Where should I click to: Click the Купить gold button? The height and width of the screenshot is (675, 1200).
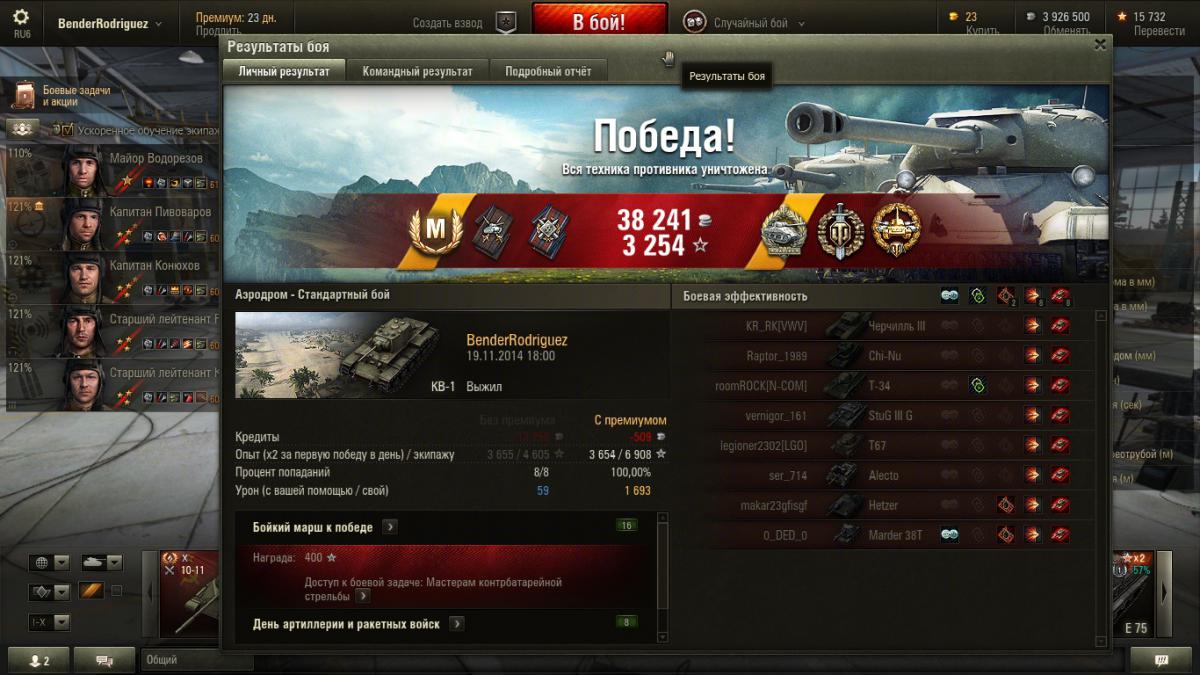(982, 30)
